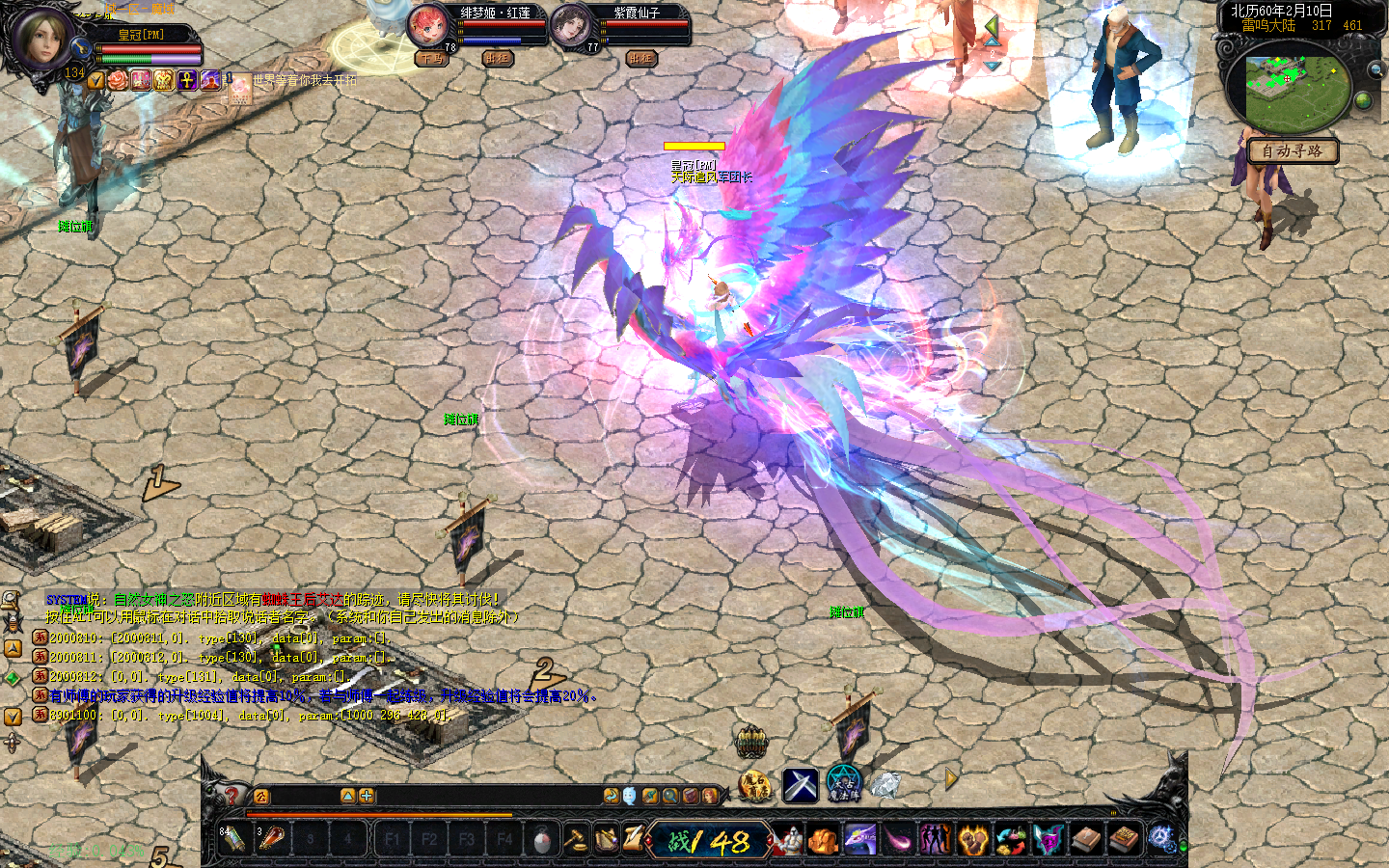Click the green left arrow above the number 2
This screenshot has height=868, width=1389.
pyautogui.click(x=992, y=26)
